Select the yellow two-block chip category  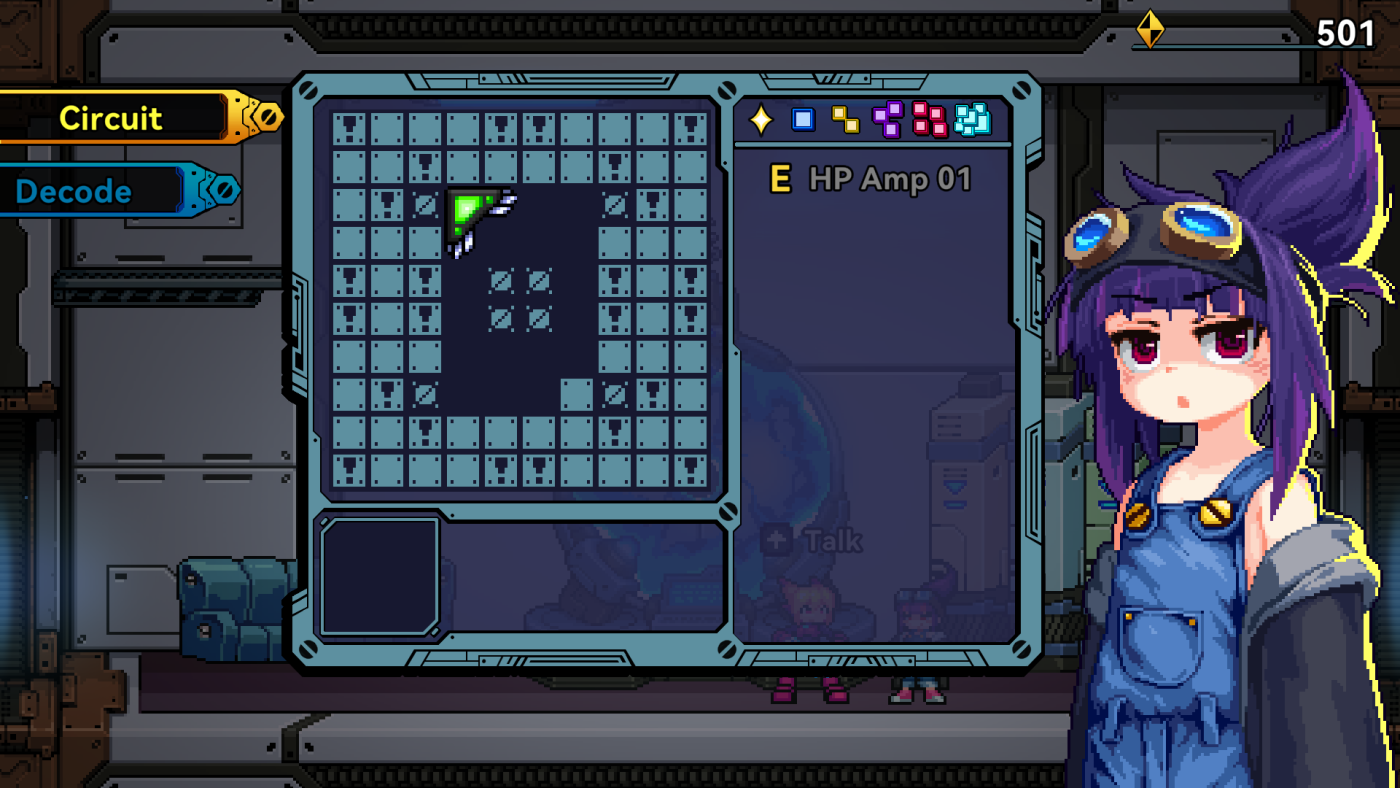point(845,120)
